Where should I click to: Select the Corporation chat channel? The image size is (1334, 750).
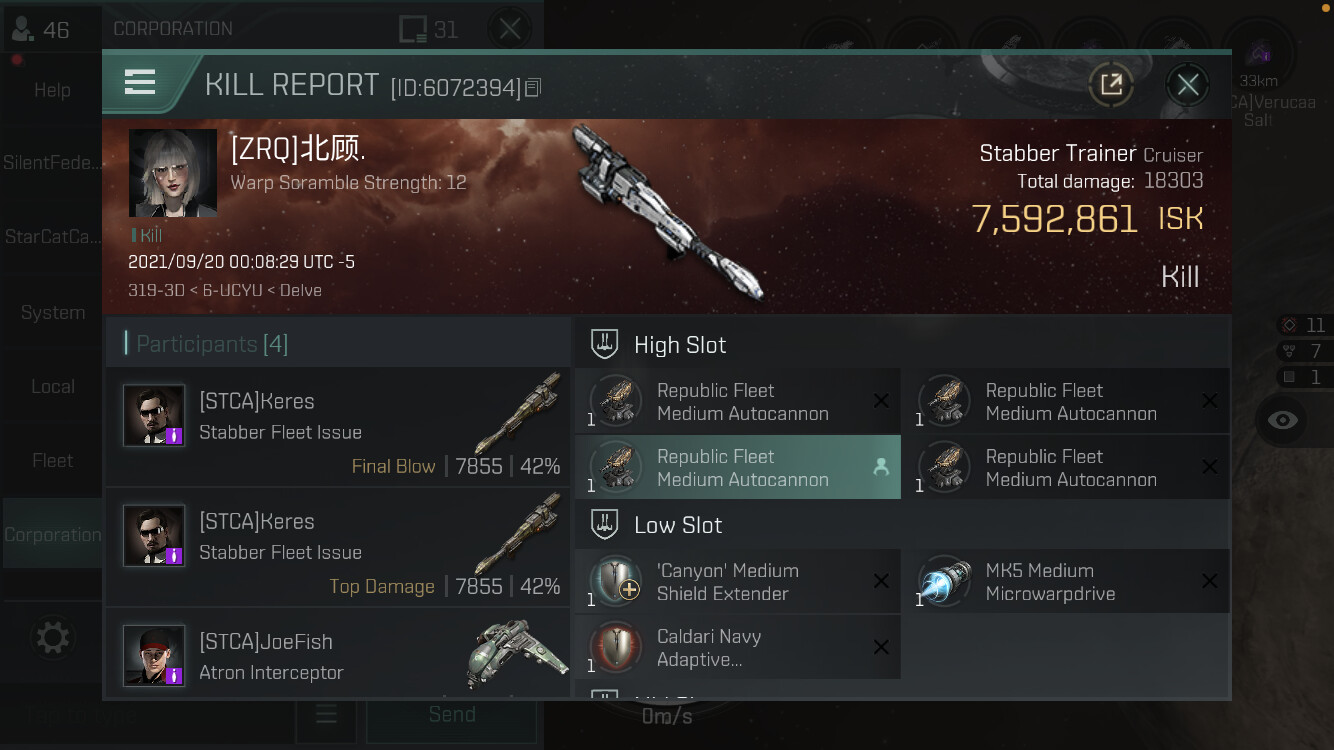[x=52, y=535]
